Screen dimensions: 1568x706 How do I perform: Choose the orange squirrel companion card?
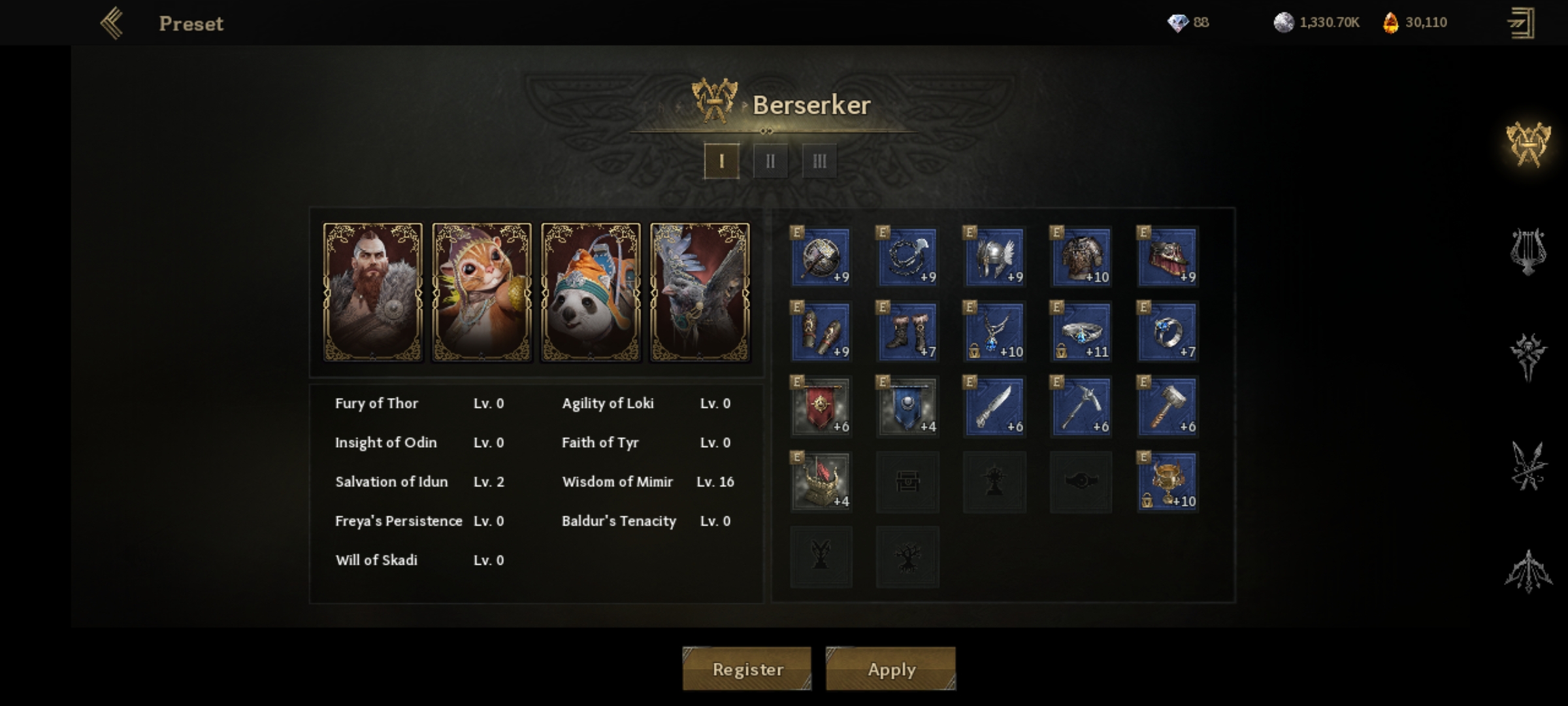click(482, 292)
